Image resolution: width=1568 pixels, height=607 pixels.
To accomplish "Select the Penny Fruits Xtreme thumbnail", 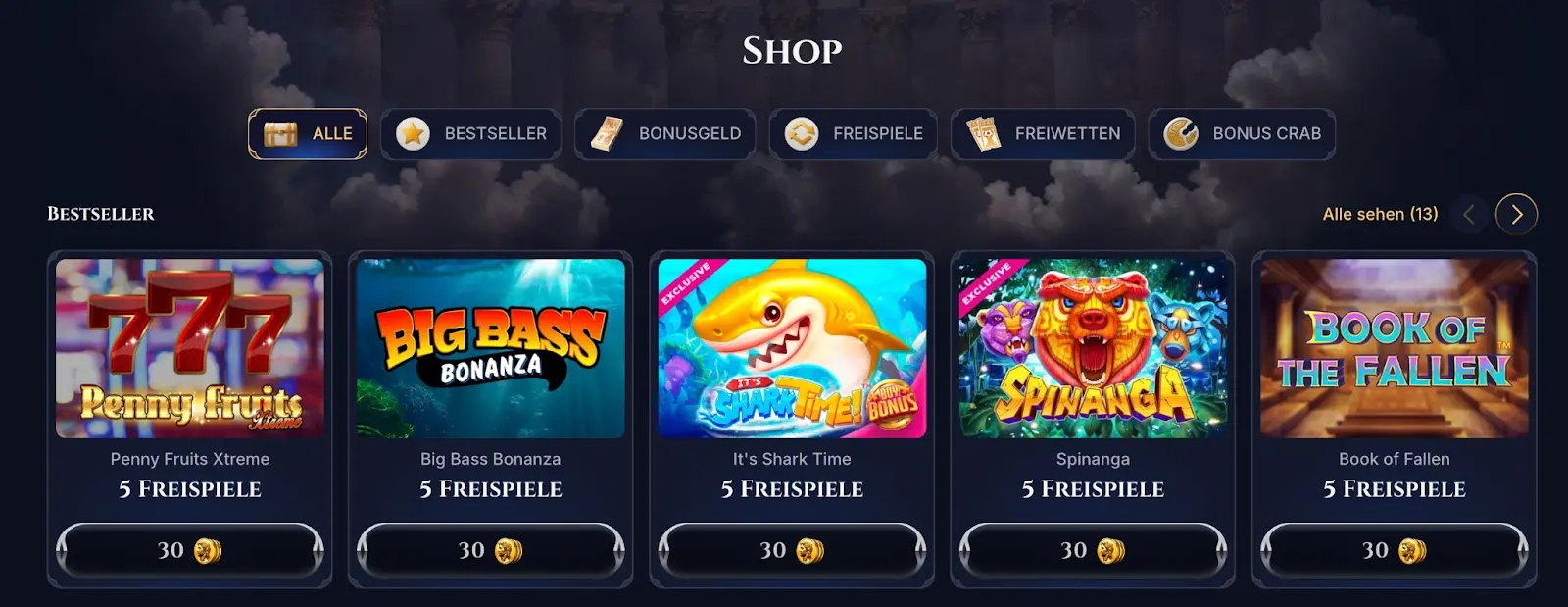I will click(190, 348).
